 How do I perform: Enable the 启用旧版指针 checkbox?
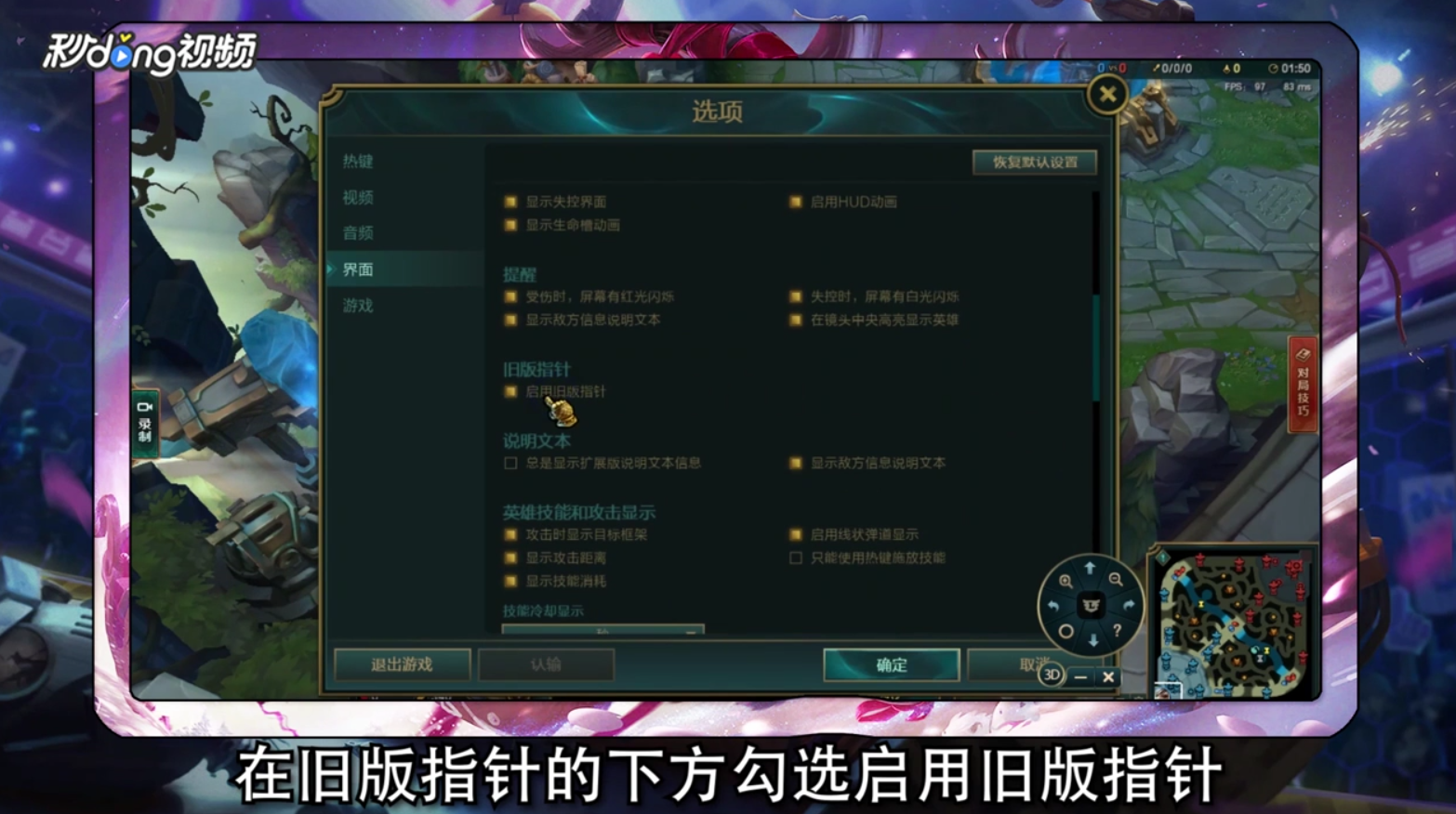tap(508, 392)
